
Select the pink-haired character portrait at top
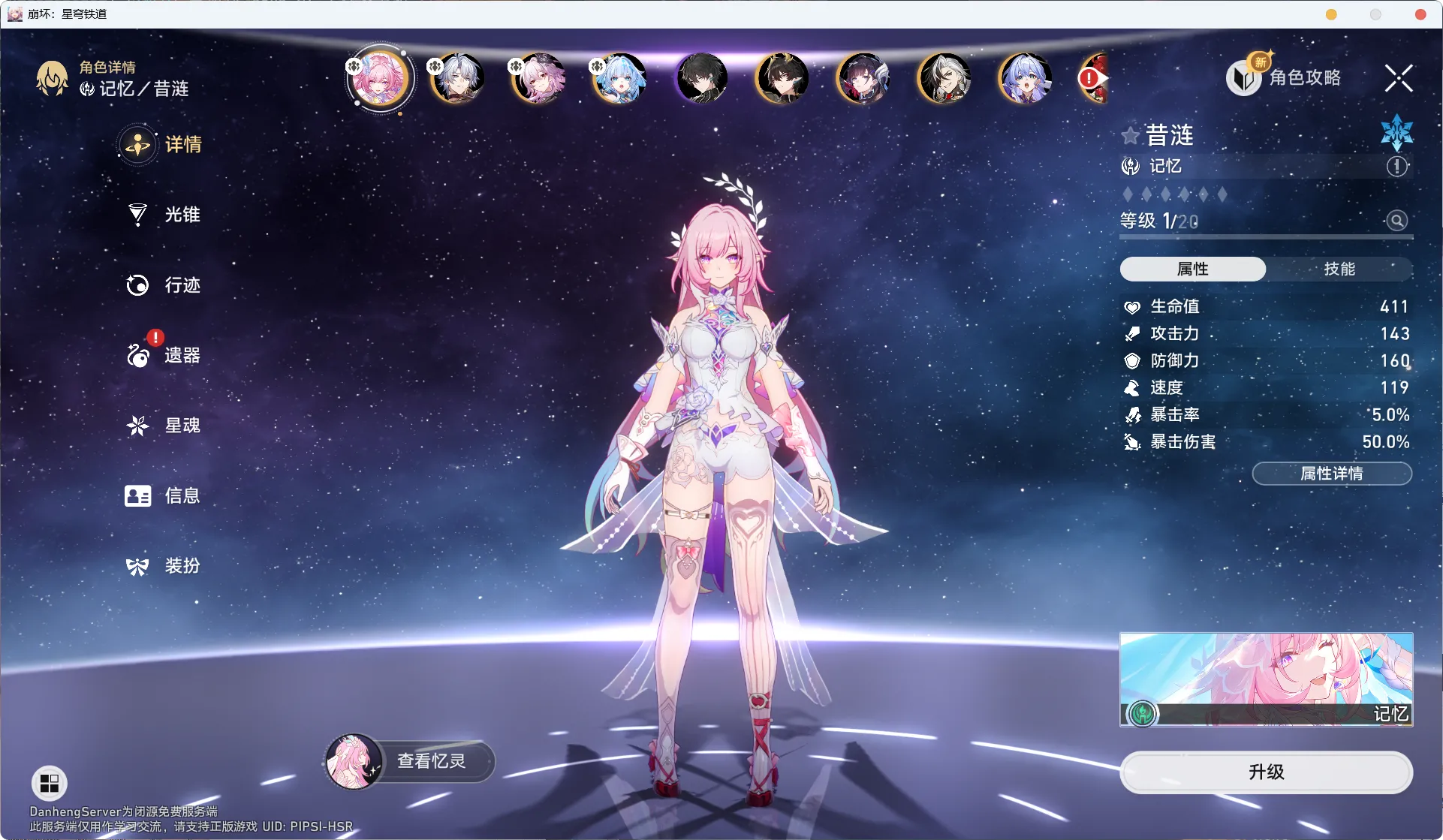(x=379, y=77)
